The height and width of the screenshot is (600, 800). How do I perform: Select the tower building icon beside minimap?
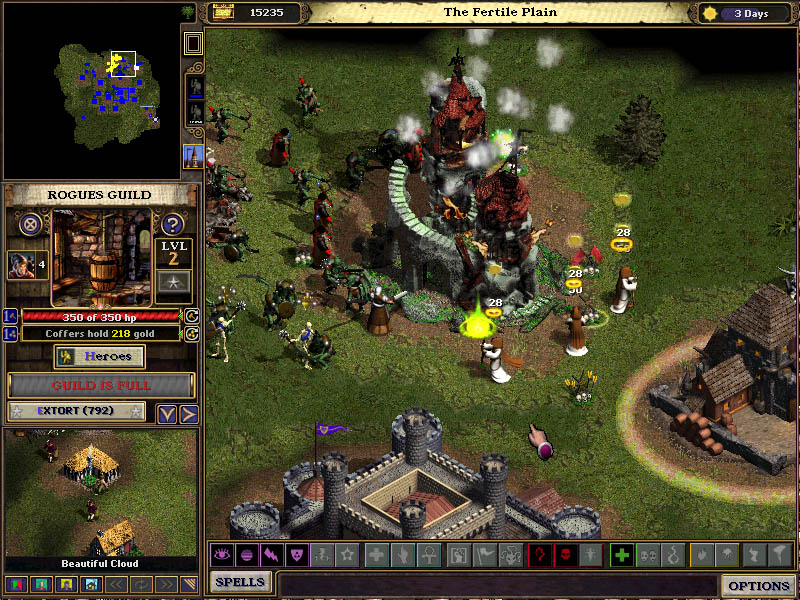point(193,156)
